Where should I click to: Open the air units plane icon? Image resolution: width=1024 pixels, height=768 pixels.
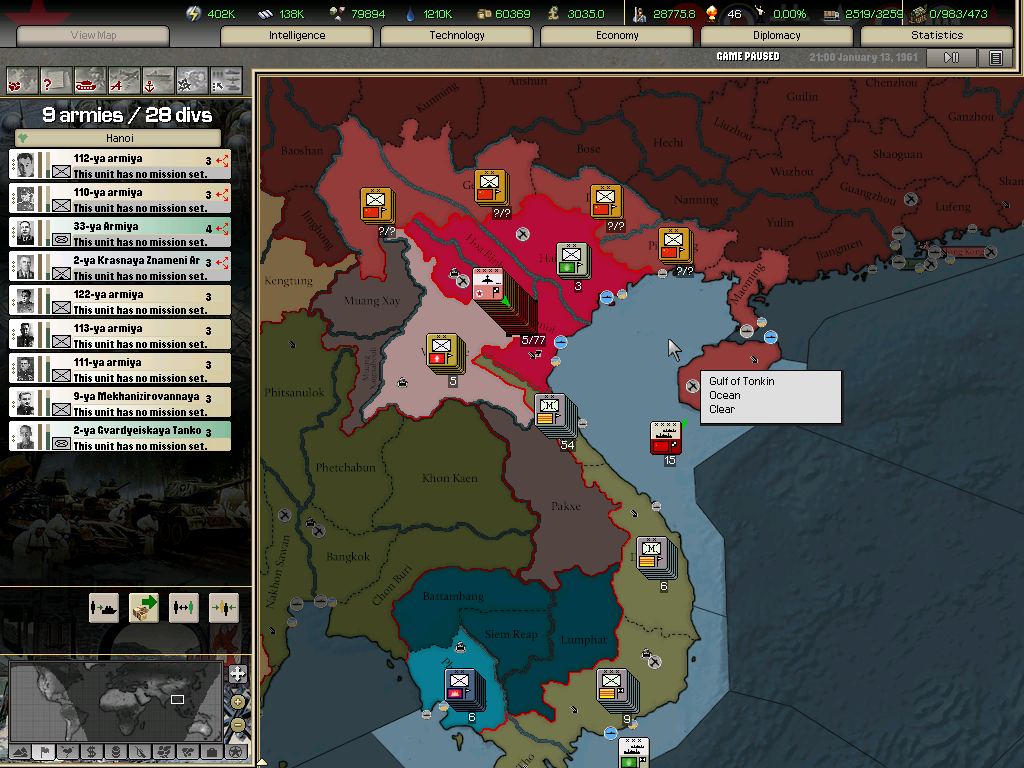coord(124,79)
